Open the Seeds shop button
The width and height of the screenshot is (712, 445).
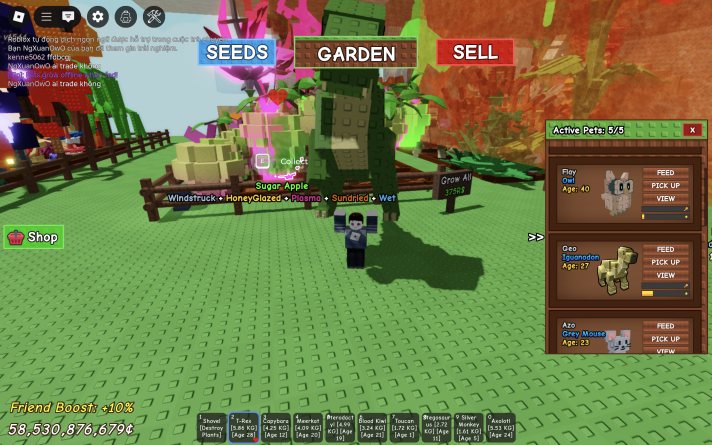coord(236,52)
